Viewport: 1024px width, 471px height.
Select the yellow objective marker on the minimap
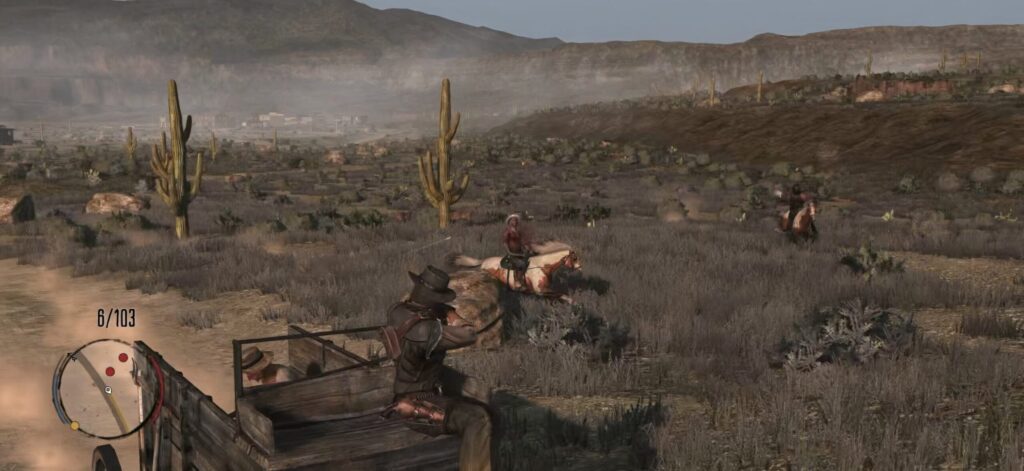[x=74, y=425]
